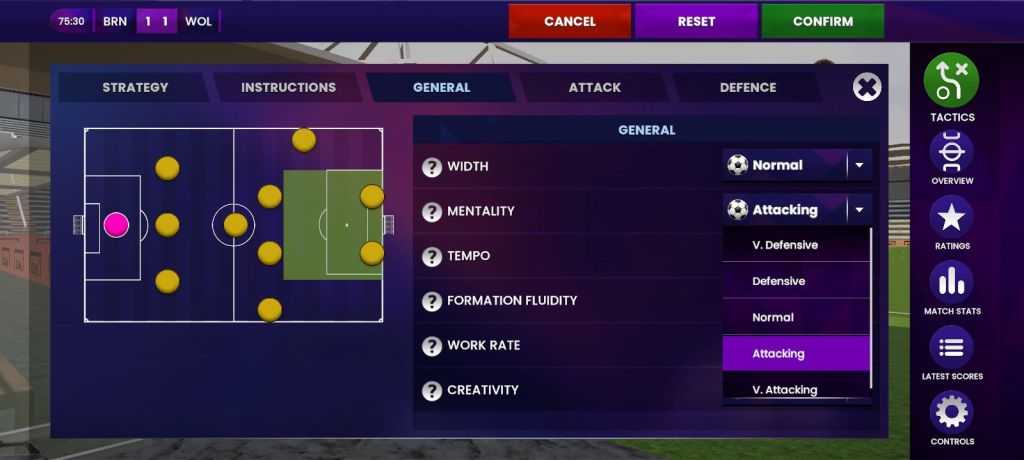Image resolution: width=1024 pixels, height=460 pixels.
Task: View player Ratings from sidebar
Action: coord(951,220)
